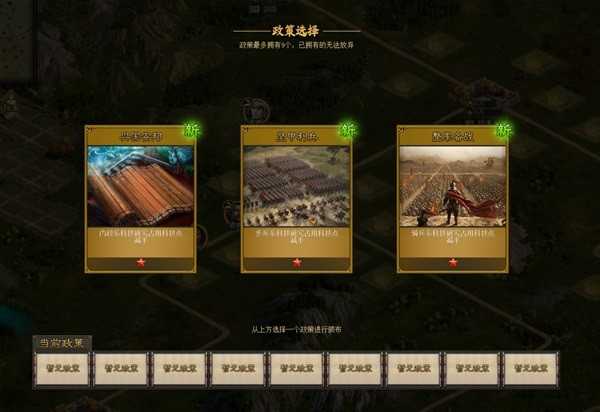Select the policy card showing roof tiles
This screenshot has height=412, width=600.
coord(140,198)
